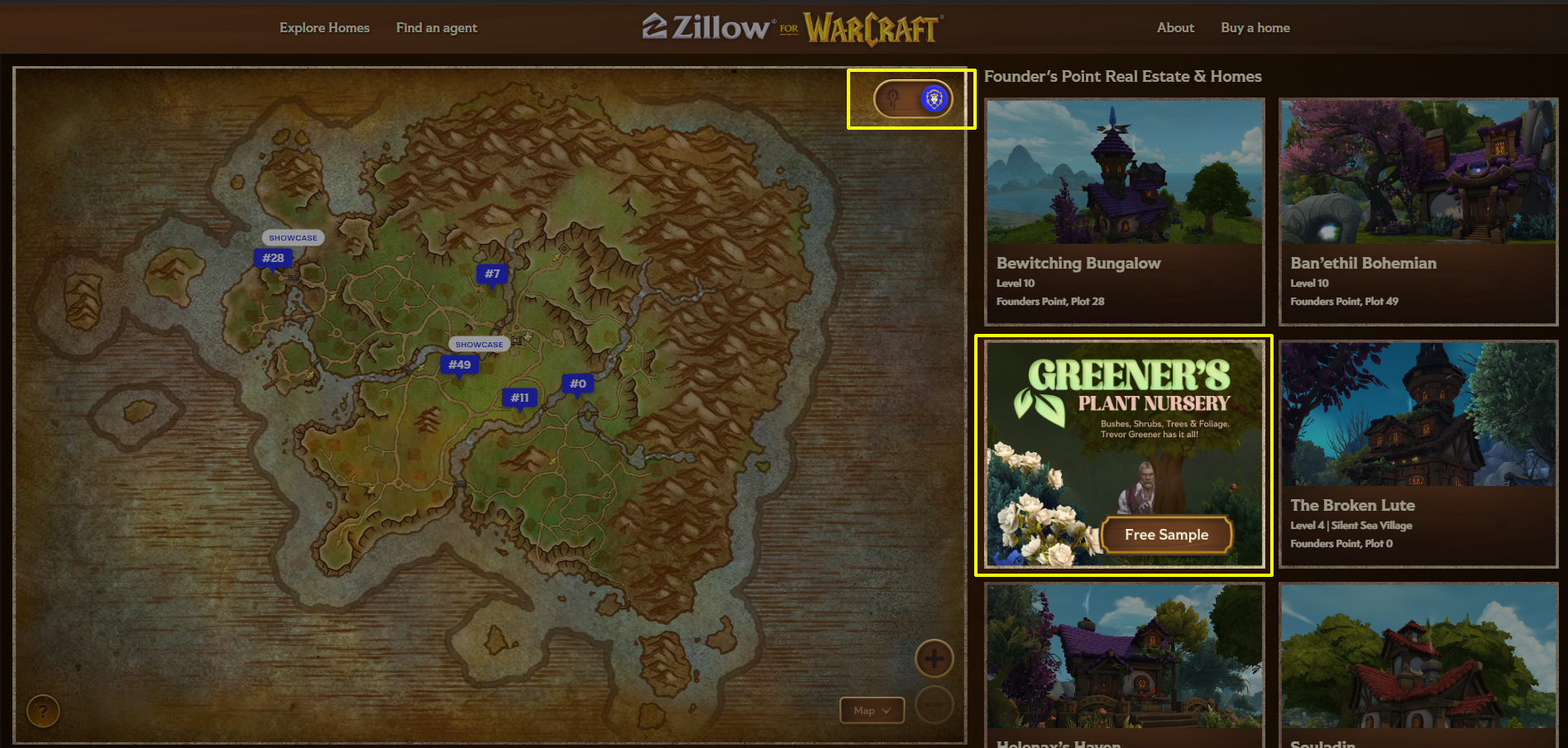The image size is (1568, 748).
Task: Click the Zillow logo in the header
Action: pyautogui.click(x=707, y=27)
